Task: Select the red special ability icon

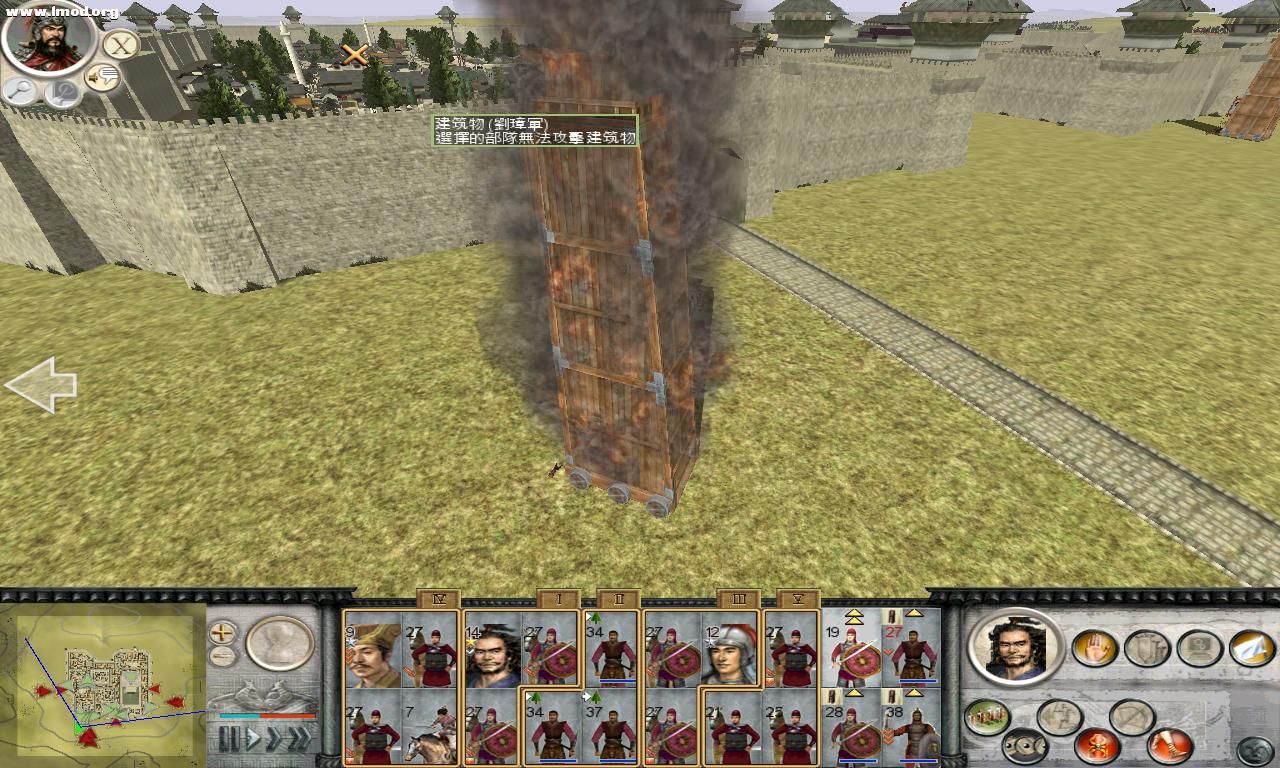Action: [x=1099, y=744]
